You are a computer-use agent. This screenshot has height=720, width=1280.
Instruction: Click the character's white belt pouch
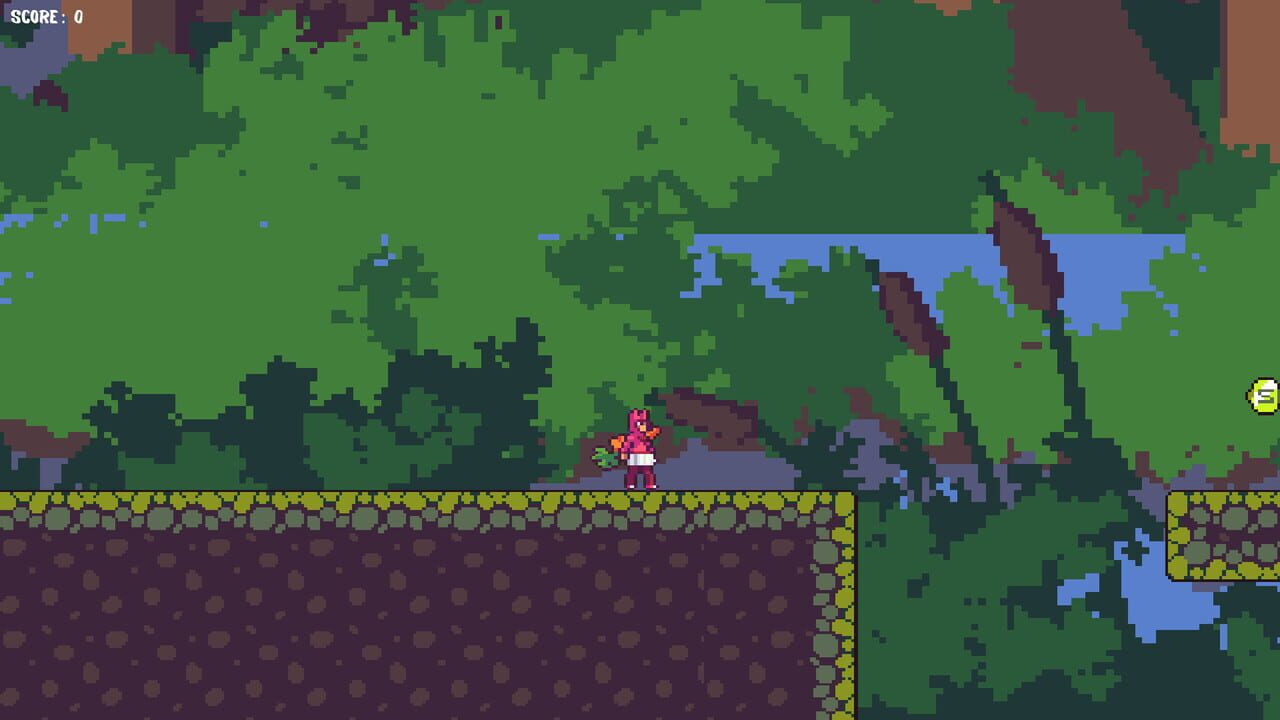[641, 460]
